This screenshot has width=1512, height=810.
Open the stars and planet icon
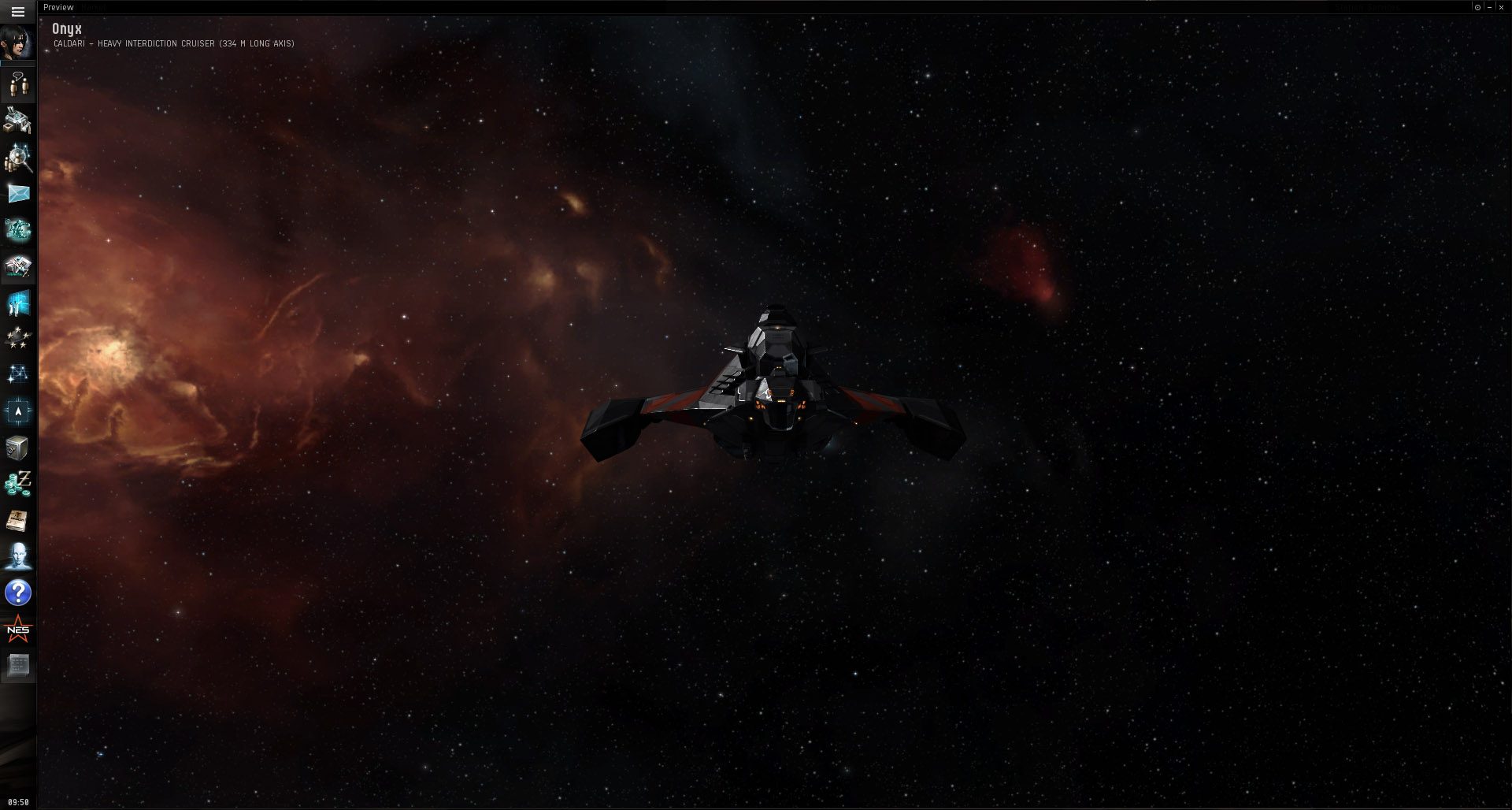[17, 339]
